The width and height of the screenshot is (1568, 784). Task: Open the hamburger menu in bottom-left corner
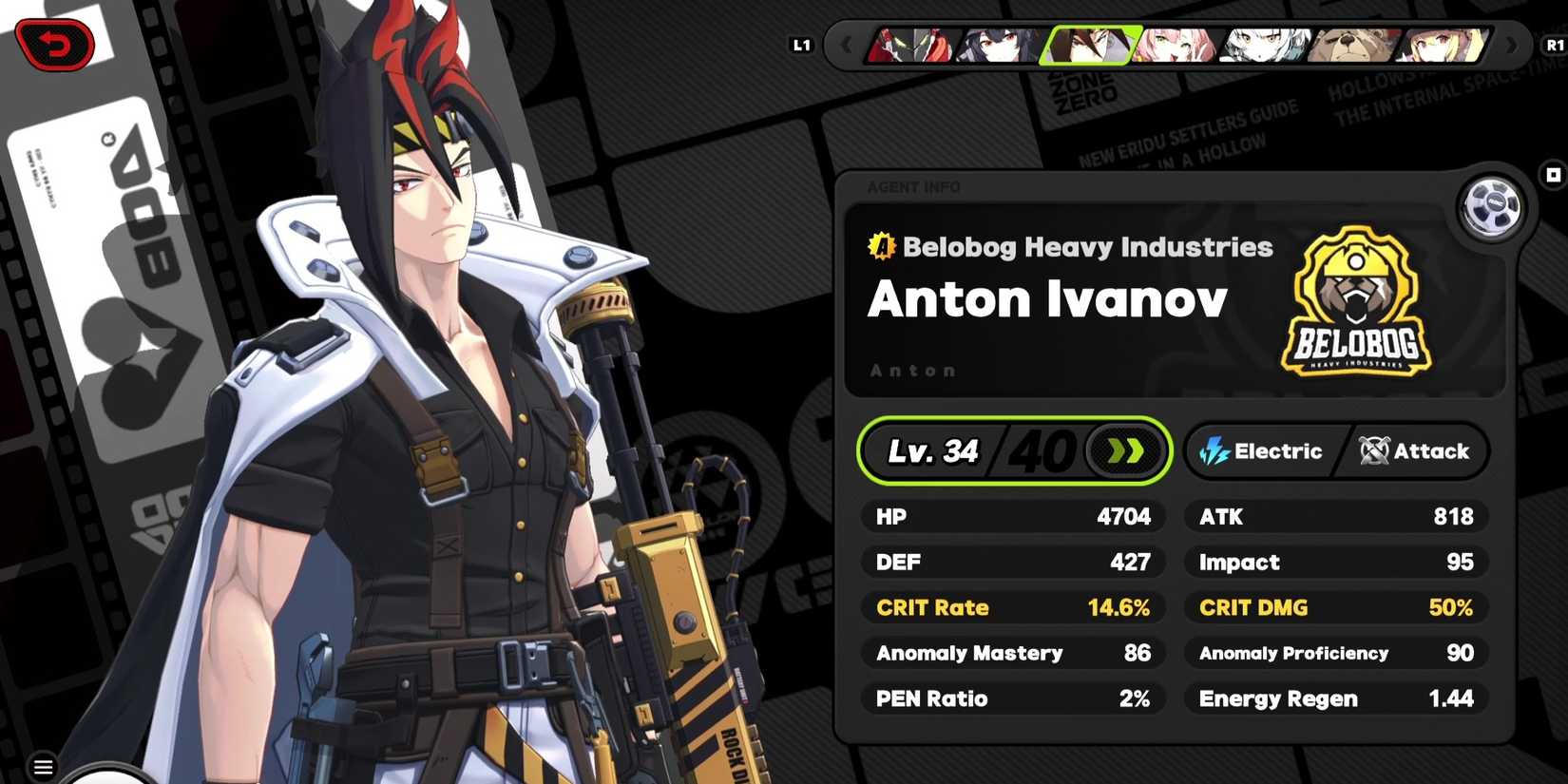(42, 765)
